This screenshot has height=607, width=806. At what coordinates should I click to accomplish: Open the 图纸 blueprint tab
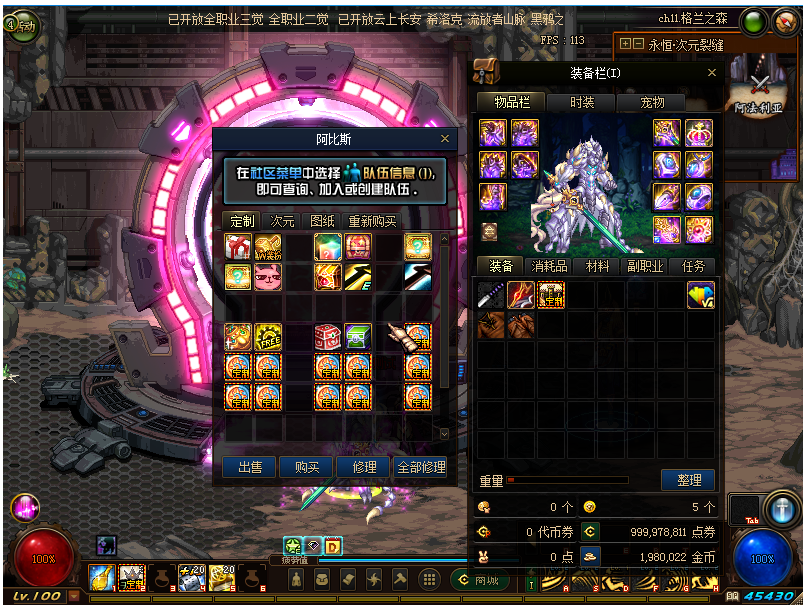point(323,221)
